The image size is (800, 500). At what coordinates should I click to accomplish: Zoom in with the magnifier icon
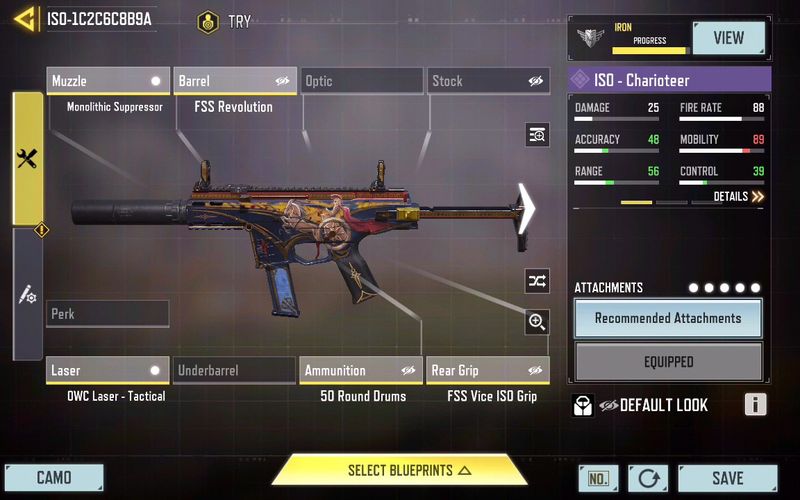(537, 321)
